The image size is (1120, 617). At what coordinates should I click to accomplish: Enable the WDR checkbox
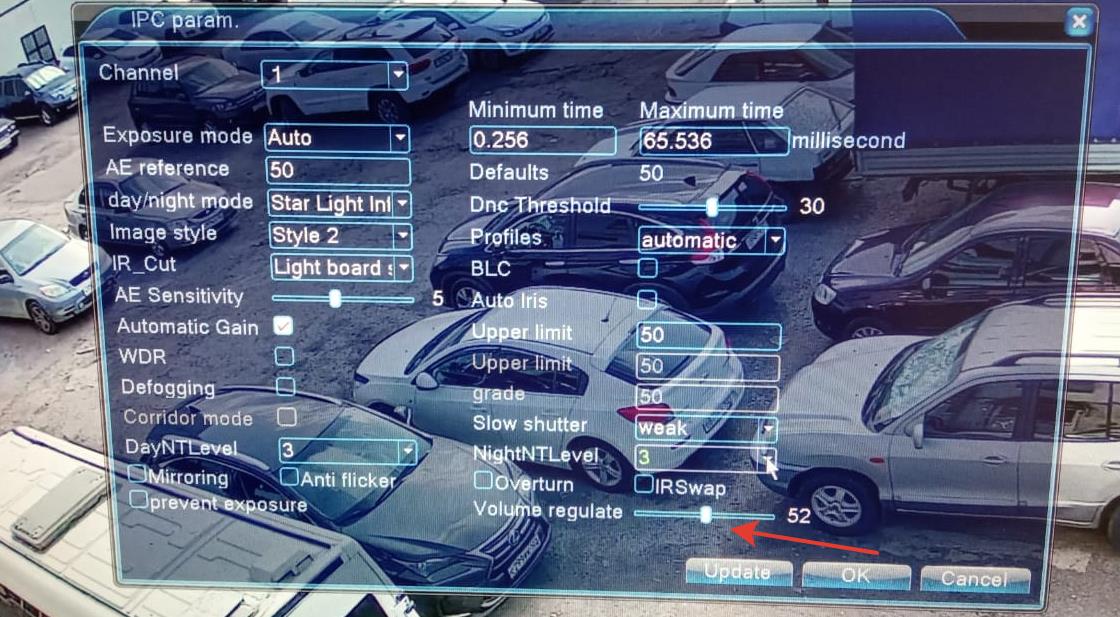(x=285, y=355)
